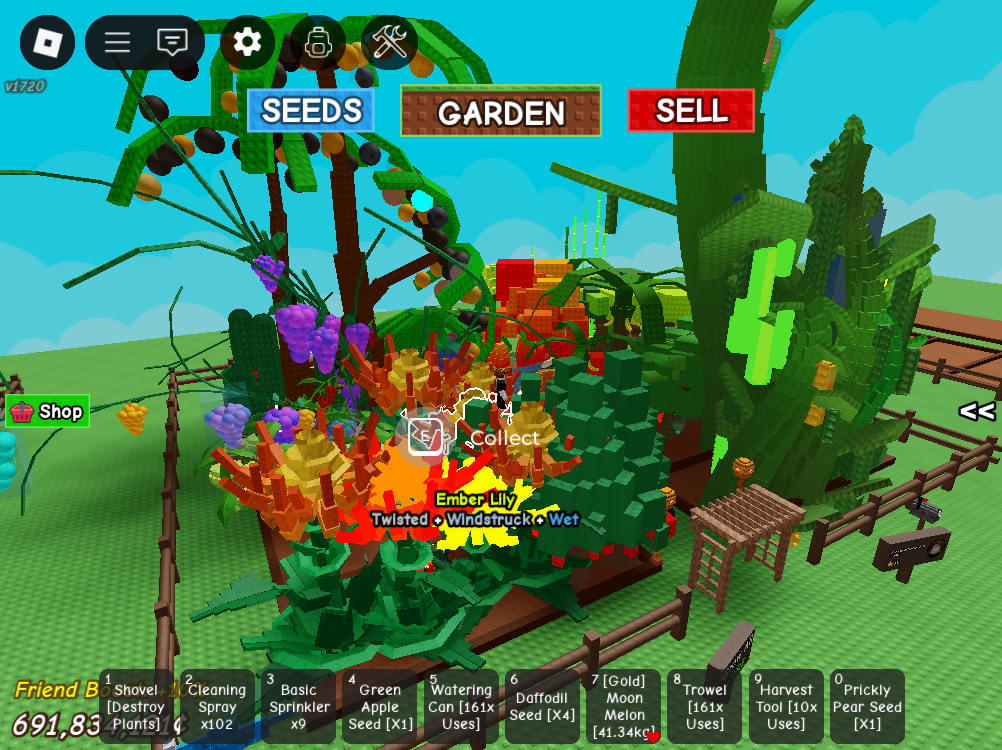Pick the Daffodil Seed slot
This screenshot has height=750, width=1002.
543,707
